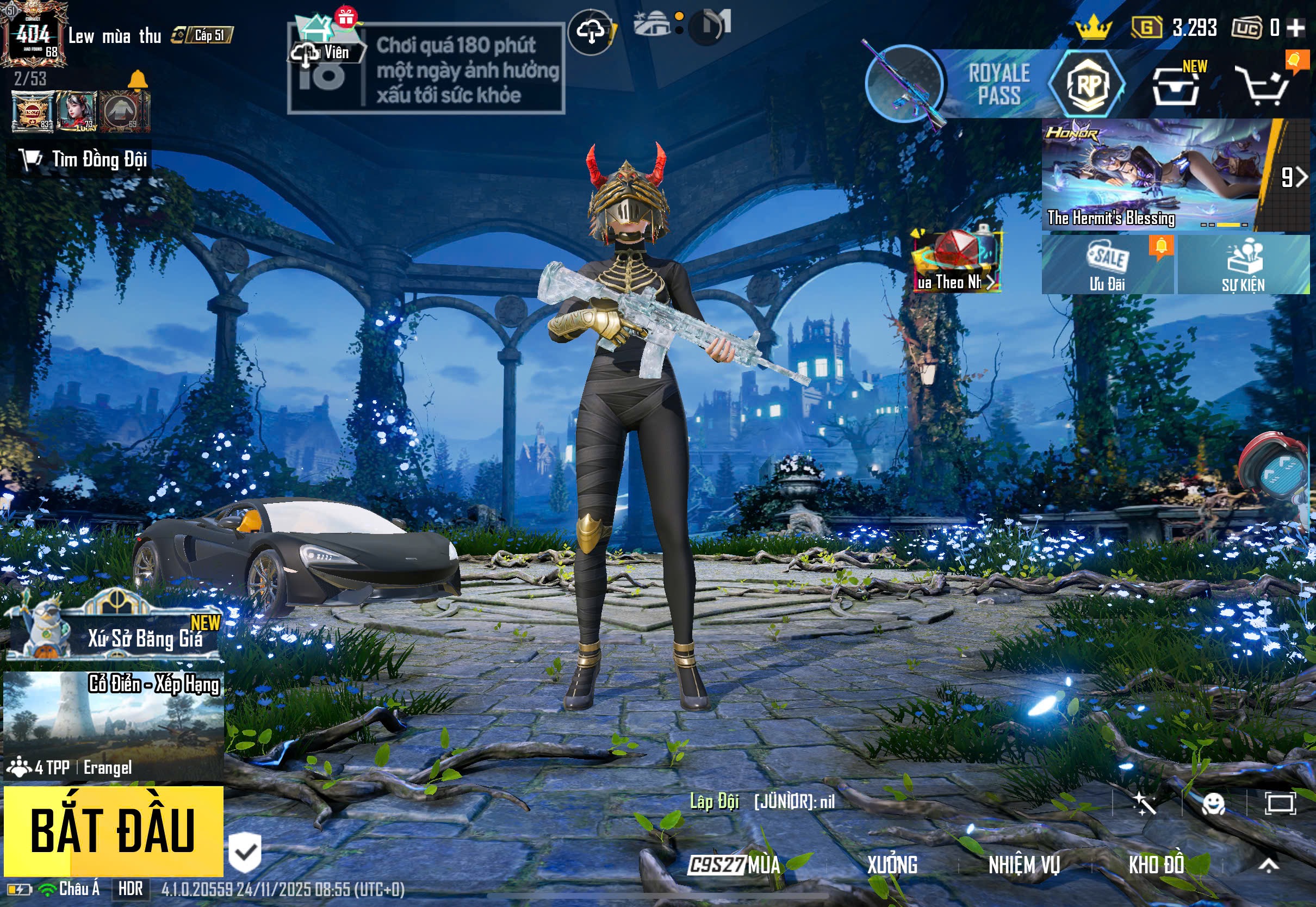Open the C9S27 MÙA season tab
1316x907 pixels.
(x=734, y=865)
